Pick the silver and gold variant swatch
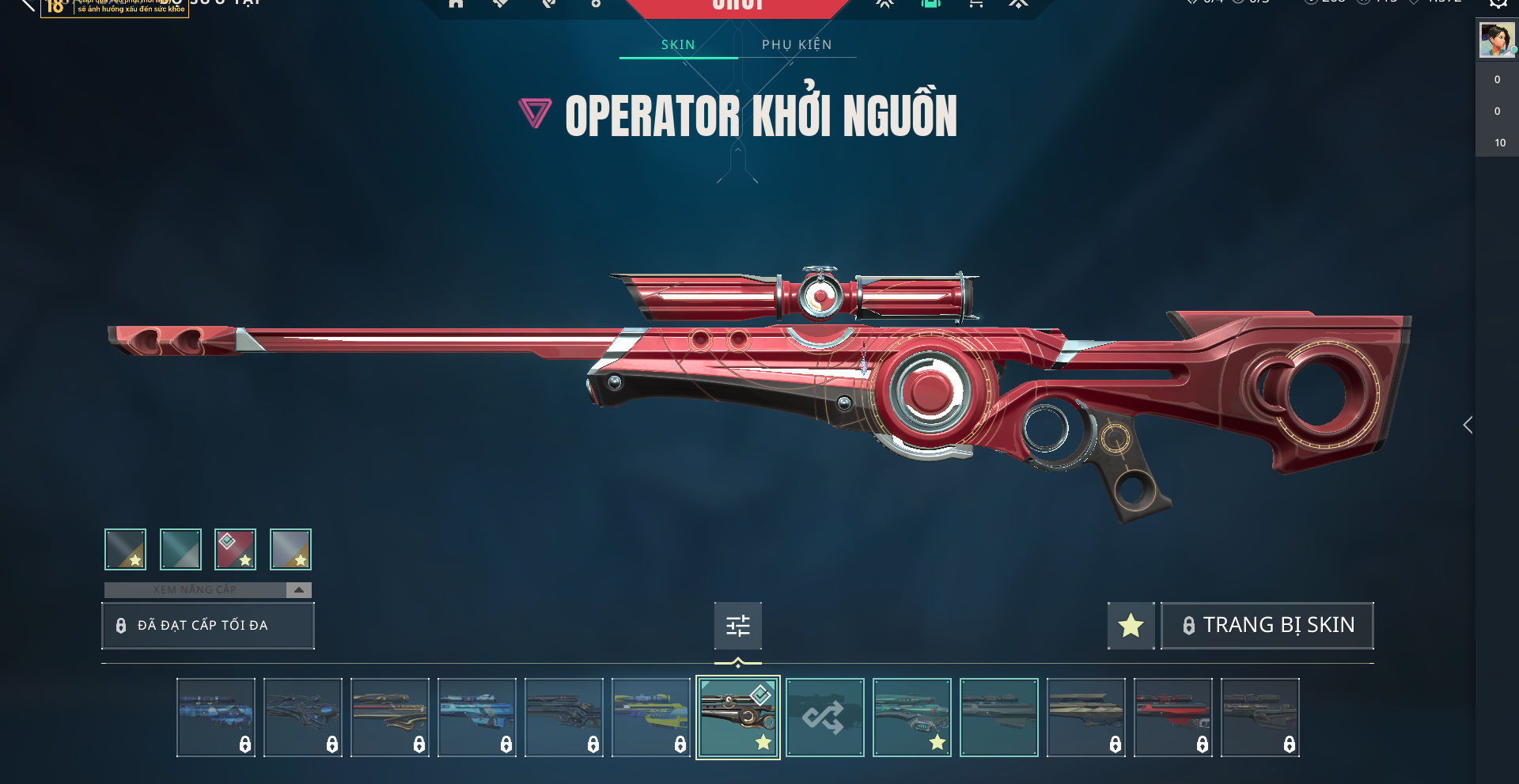Image resolution: width=1519 pixels, height=784 pixels. tap(290, 549)
